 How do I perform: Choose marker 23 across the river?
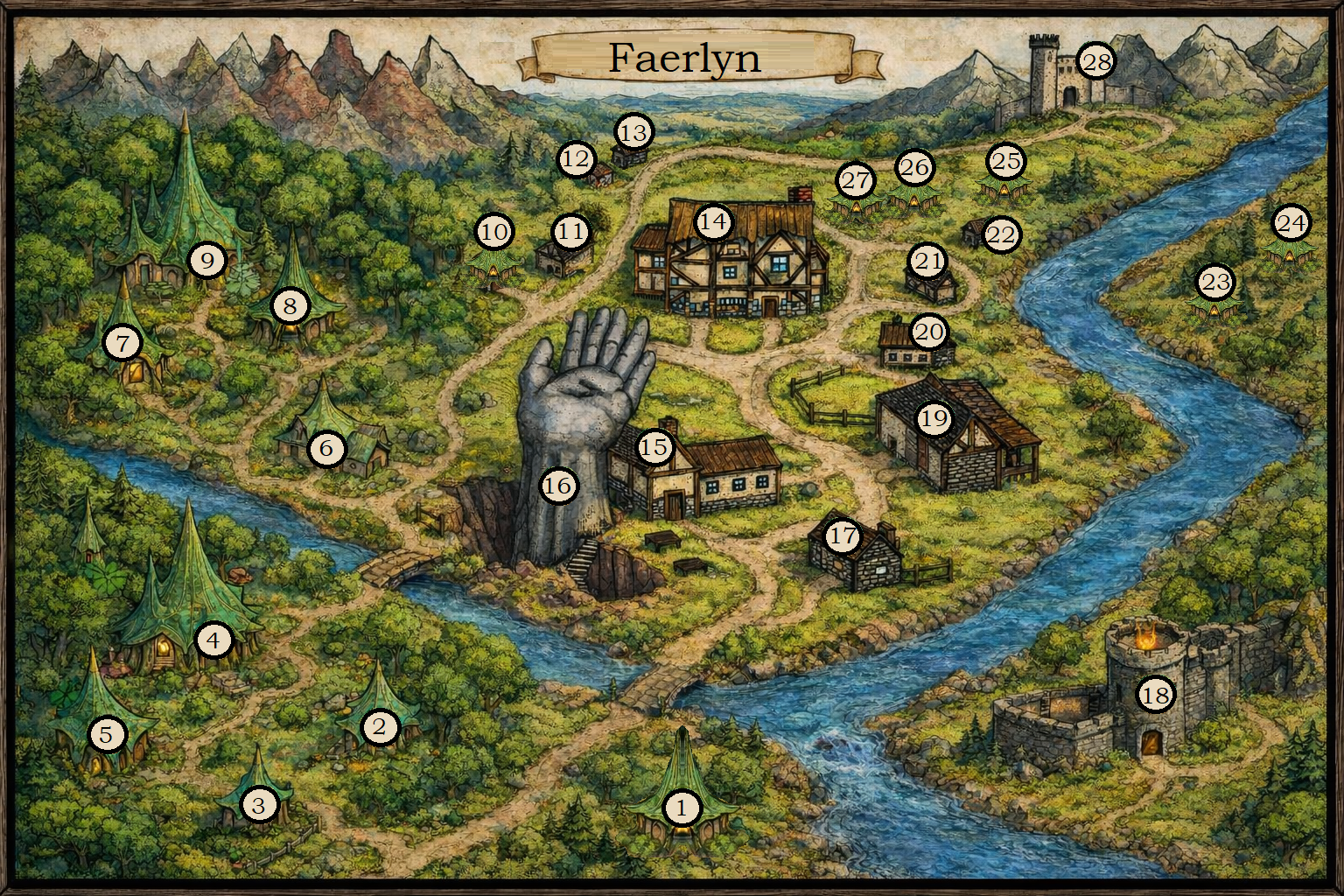coord(1215,282)
